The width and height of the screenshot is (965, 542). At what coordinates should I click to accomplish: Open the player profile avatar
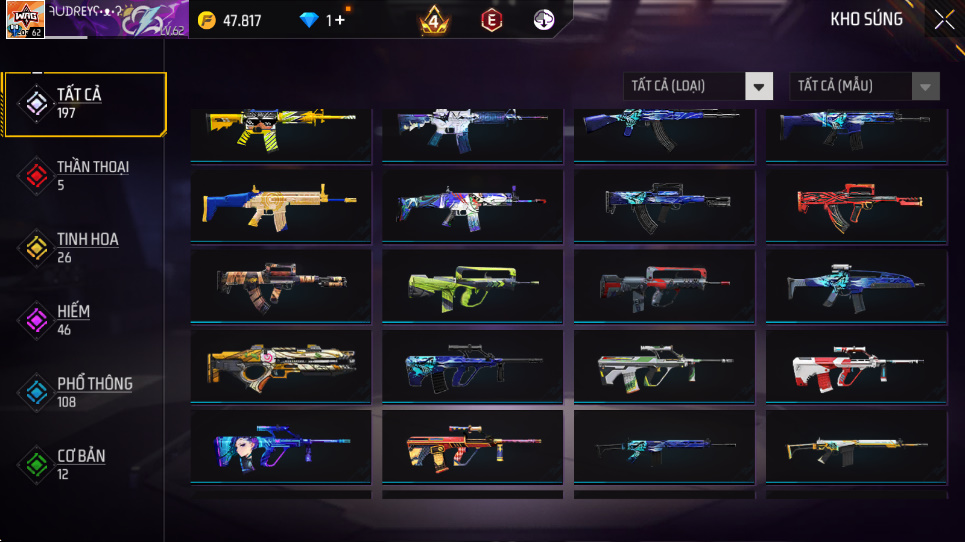[x=25, y=20]
